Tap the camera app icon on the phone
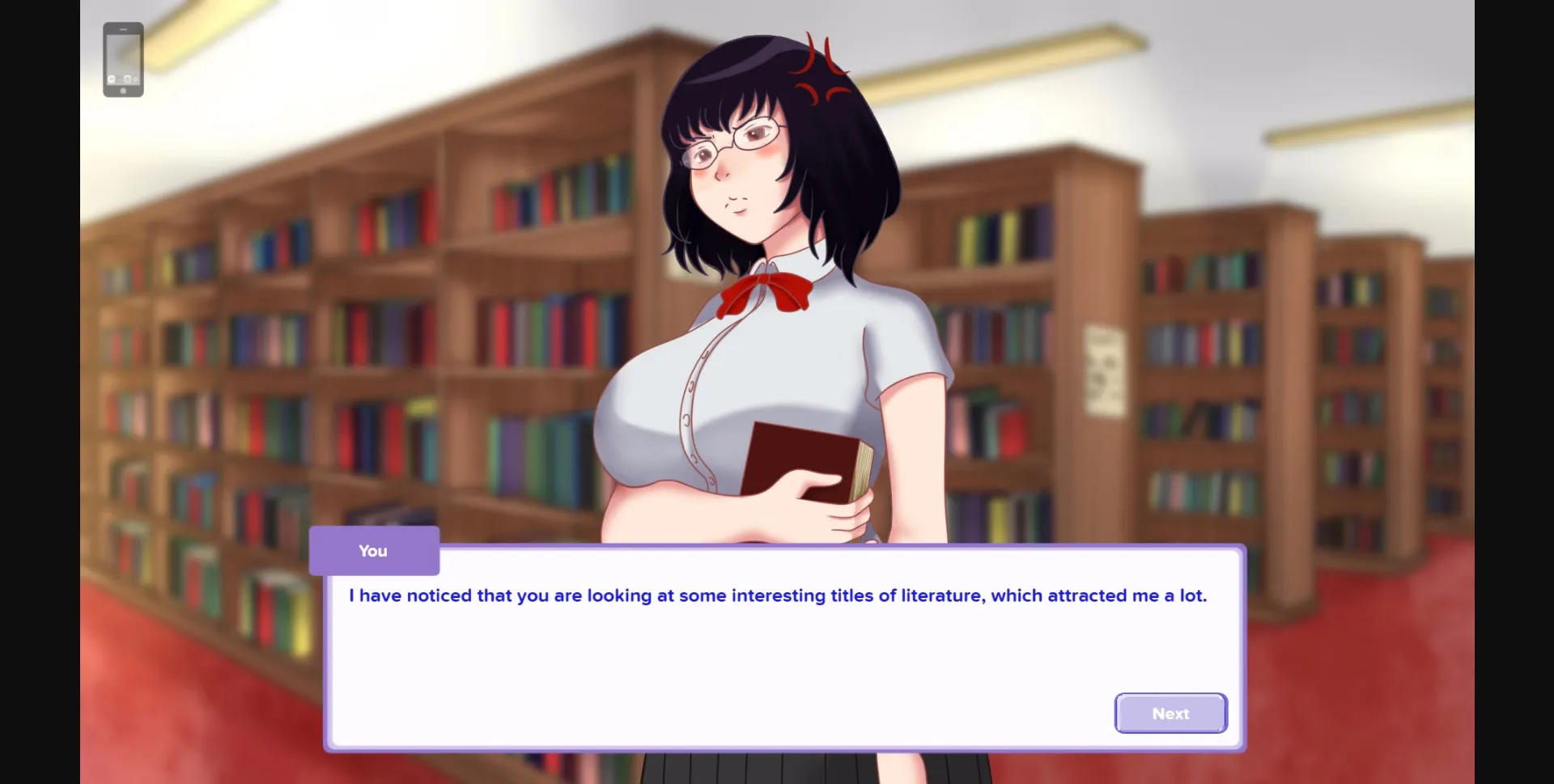This screenshot has height=784, width=1554. (x=127, y=78)
